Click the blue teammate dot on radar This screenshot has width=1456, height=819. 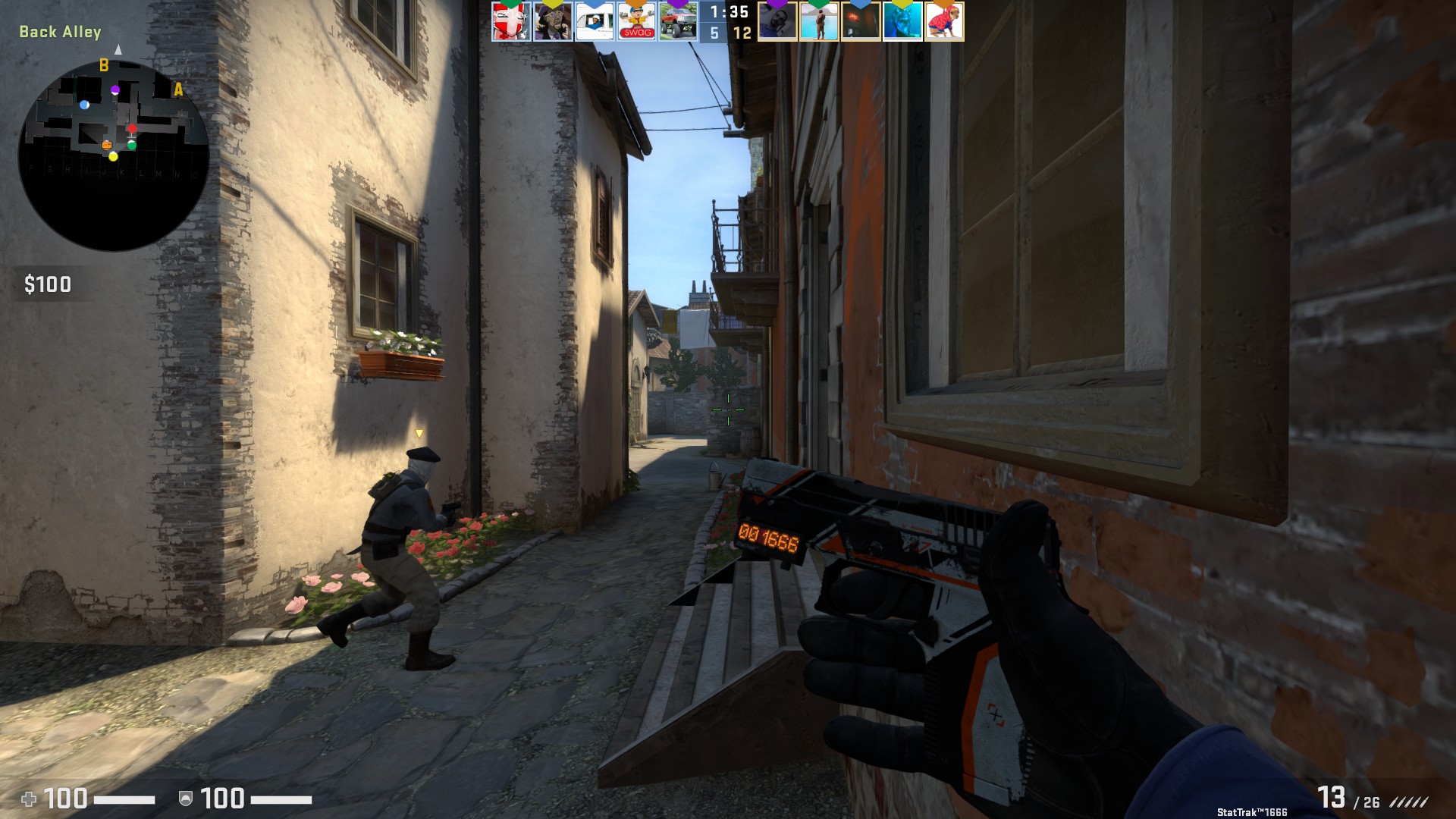tap(84, 105)
